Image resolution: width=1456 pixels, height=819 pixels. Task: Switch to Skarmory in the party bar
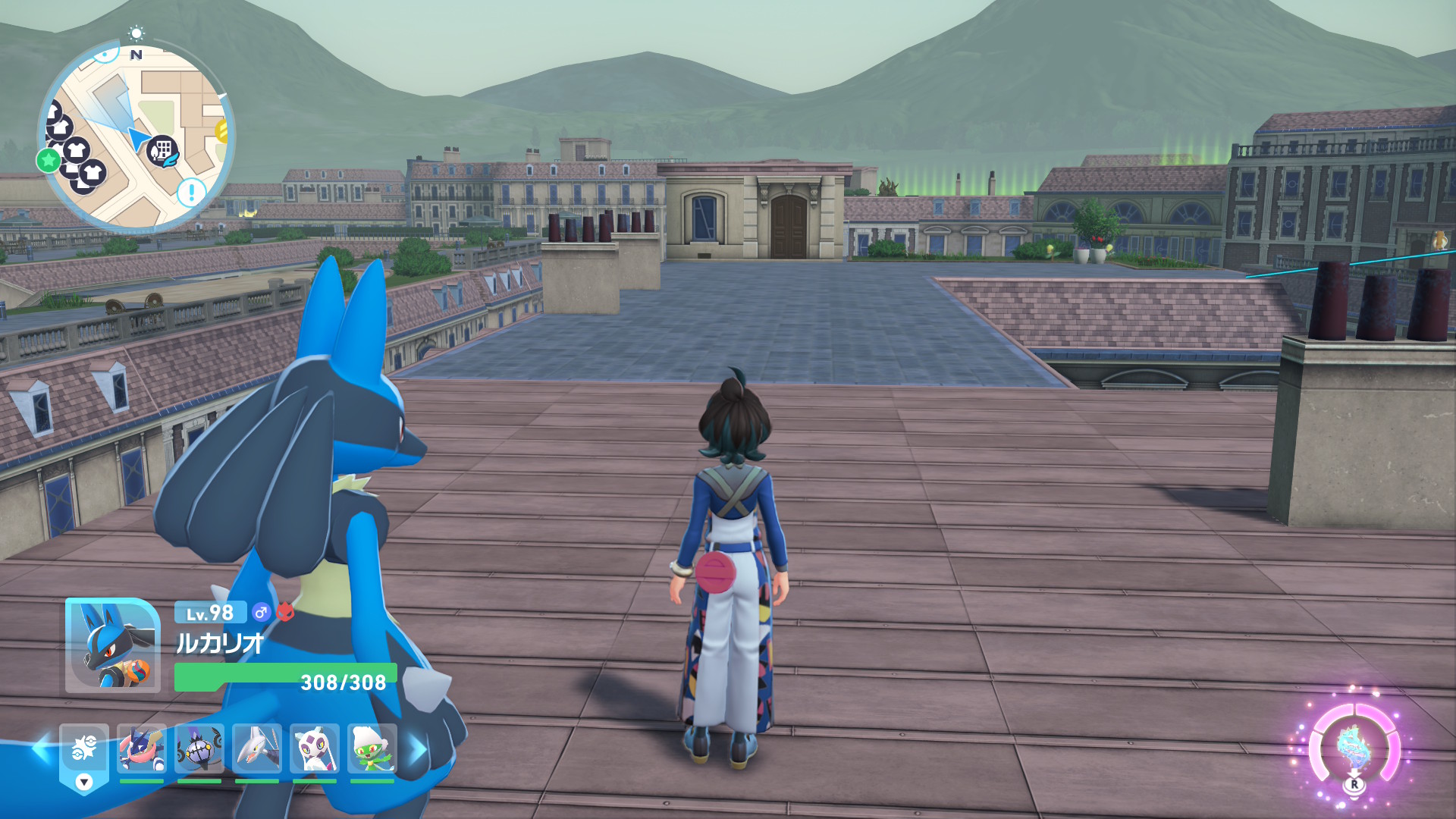pyautogui.click(x=257, y=748)
